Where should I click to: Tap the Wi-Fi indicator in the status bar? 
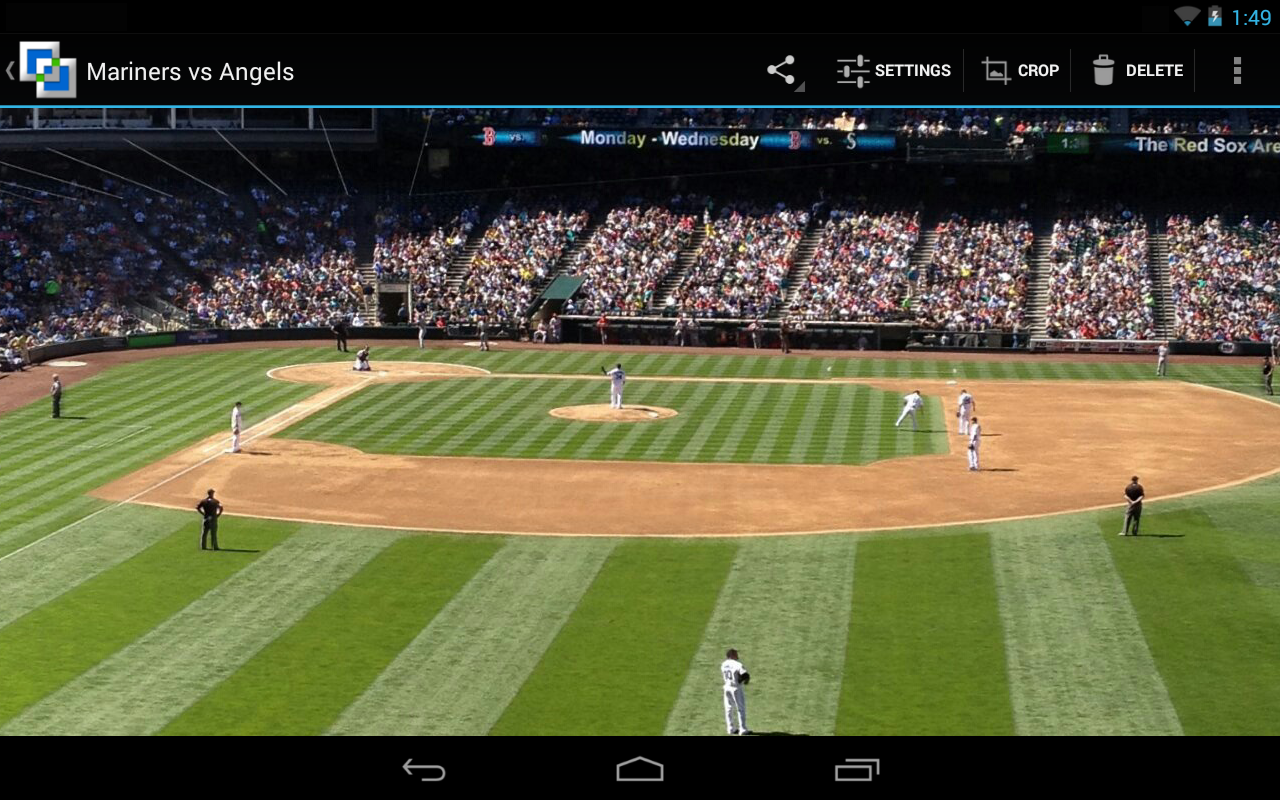coord(1186,16)
